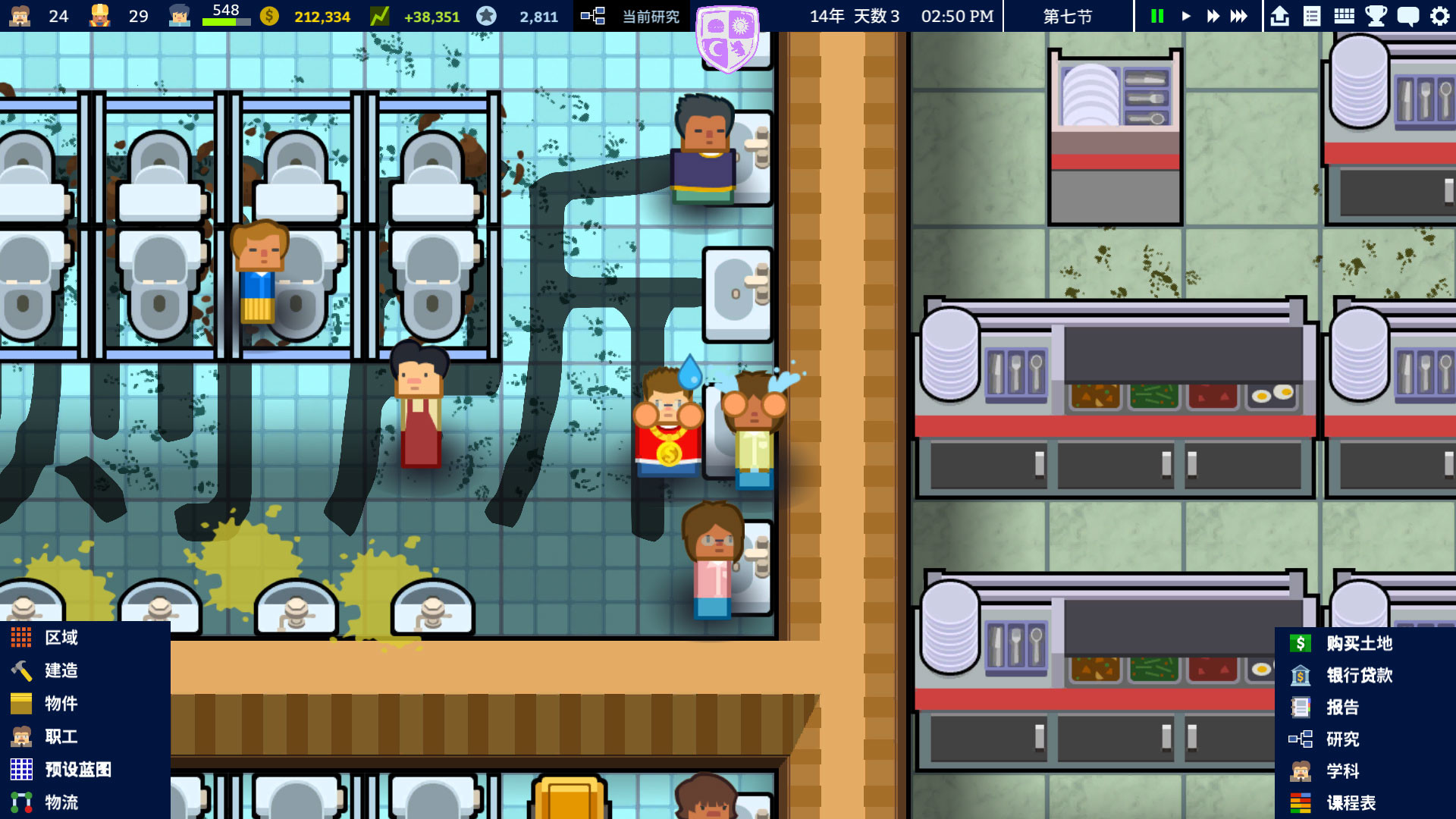This screenshot has width=1456, height=819.
Task: Select the 建造 hammer build tool
Action: 58,670
